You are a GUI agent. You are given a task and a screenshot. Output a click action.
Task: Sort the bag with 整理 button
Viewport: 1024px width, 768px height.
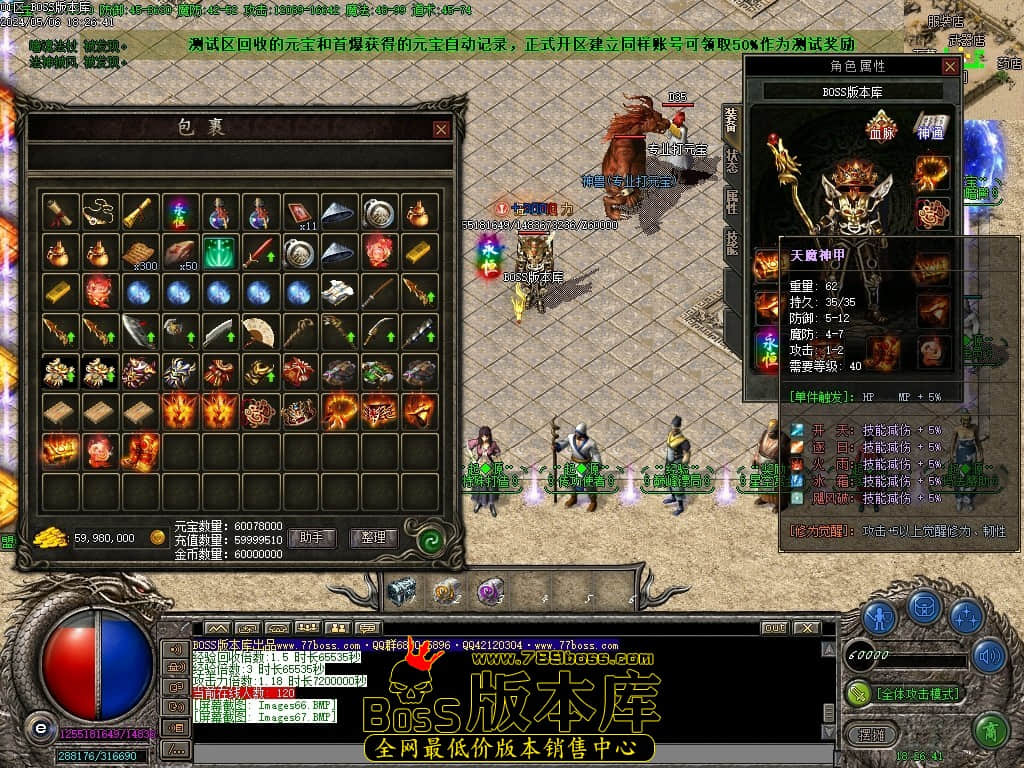click(373, 538)
